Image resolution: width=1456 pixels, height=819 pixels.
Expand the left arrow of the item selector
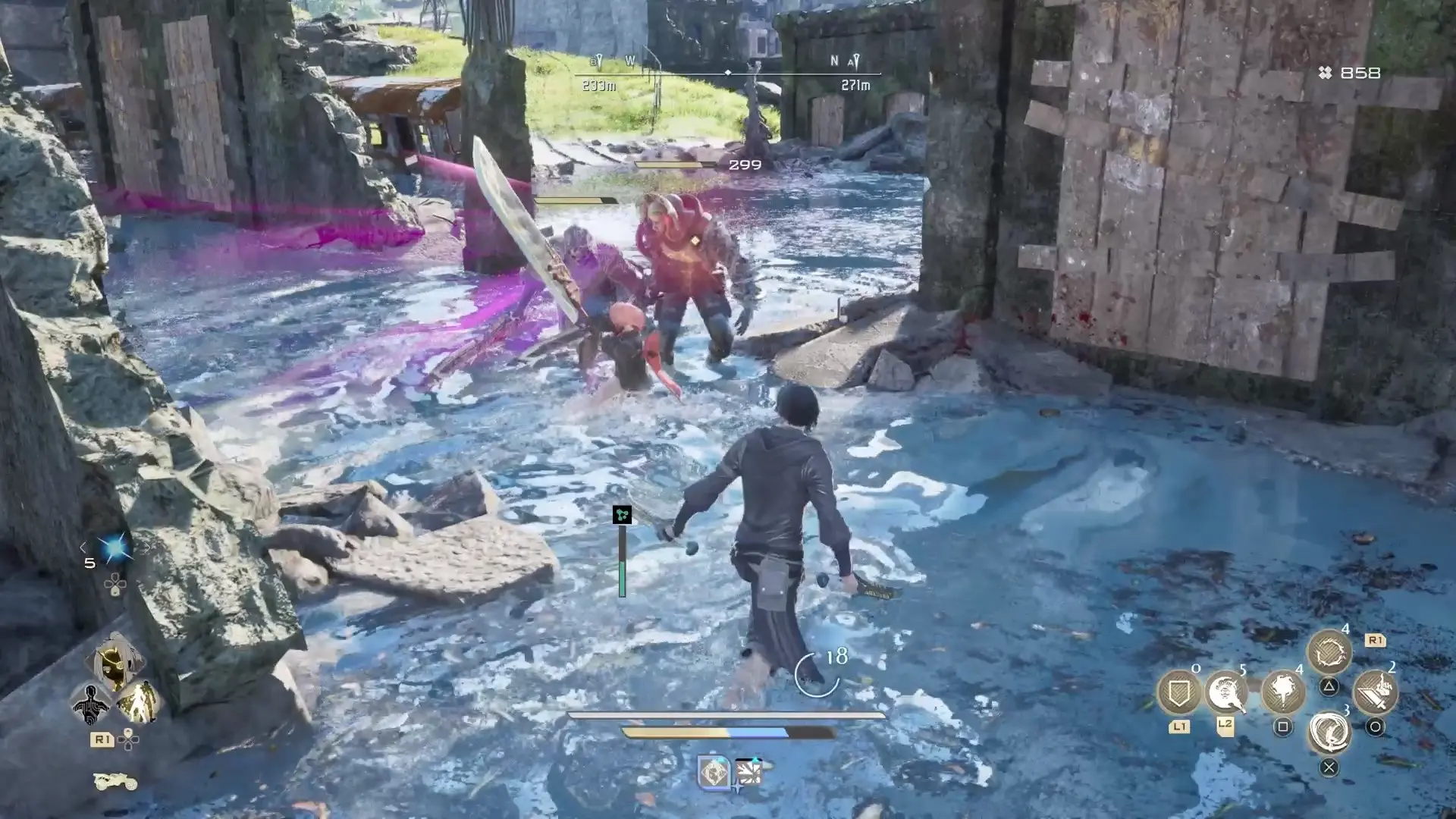point(83,548)
